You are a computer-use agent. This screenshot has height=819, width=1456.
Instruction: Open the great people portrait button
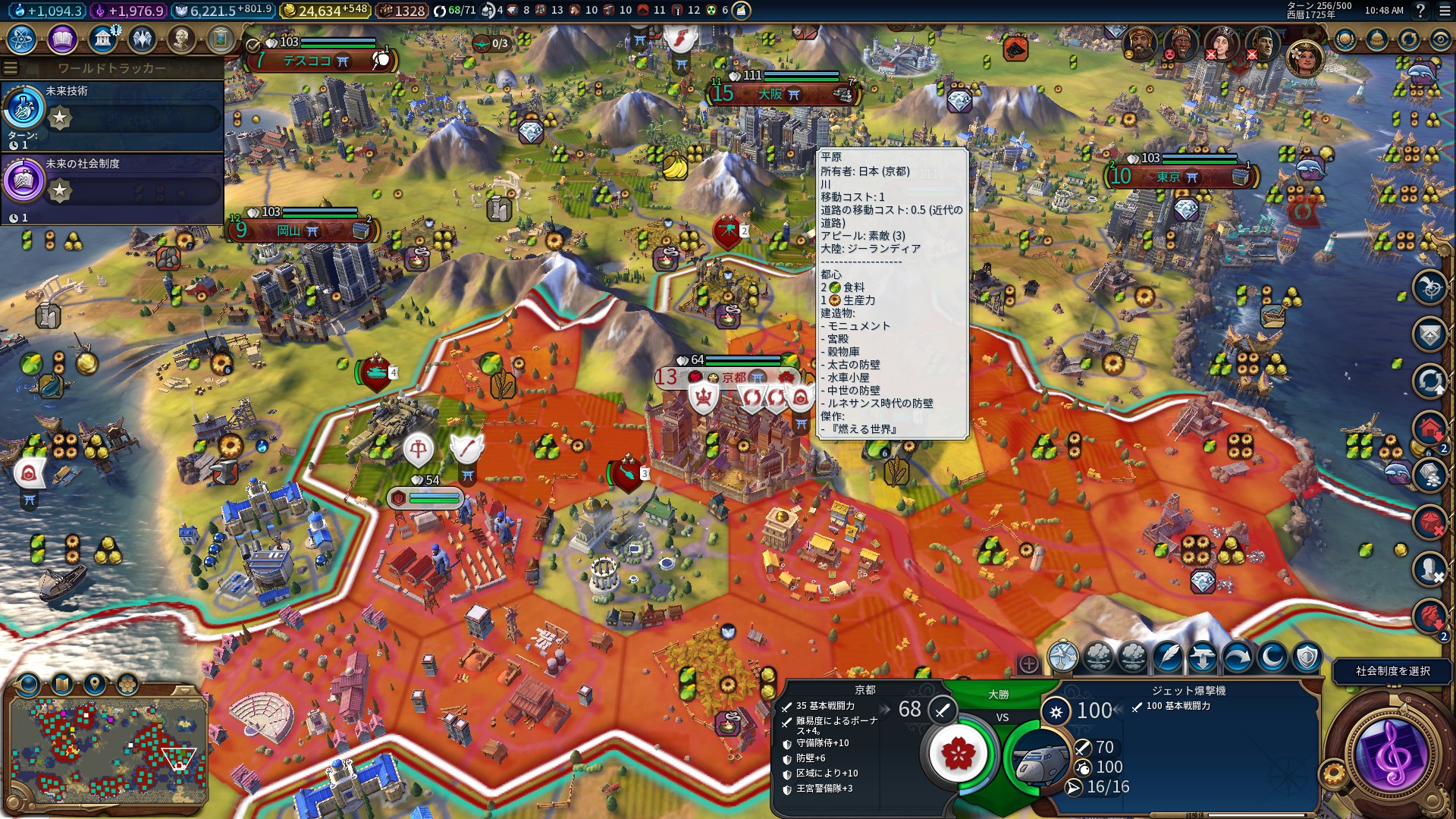[x=181, y=39]
